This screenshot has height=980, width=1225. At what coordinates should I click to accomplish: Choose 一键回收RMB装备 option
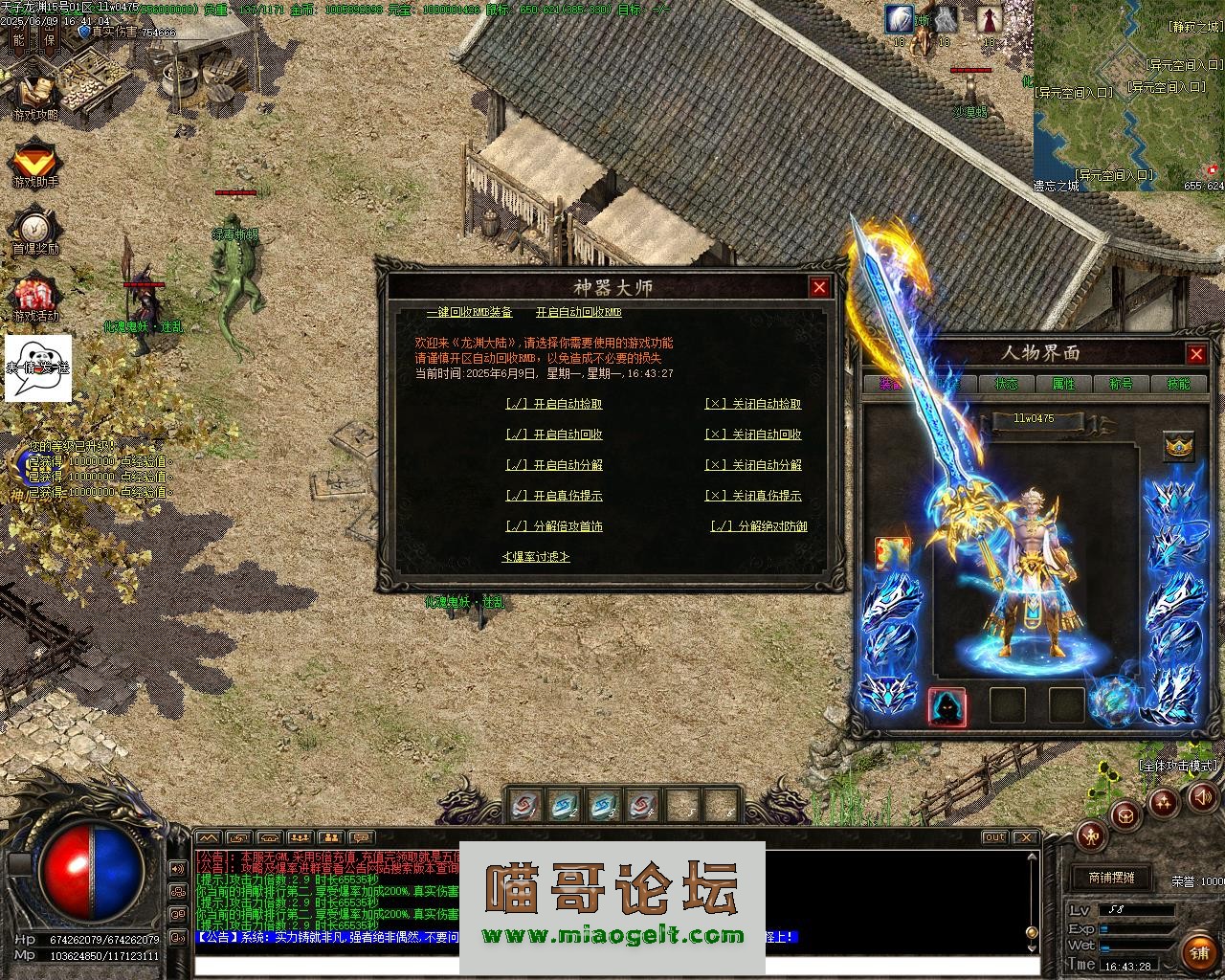pos(469,313)
